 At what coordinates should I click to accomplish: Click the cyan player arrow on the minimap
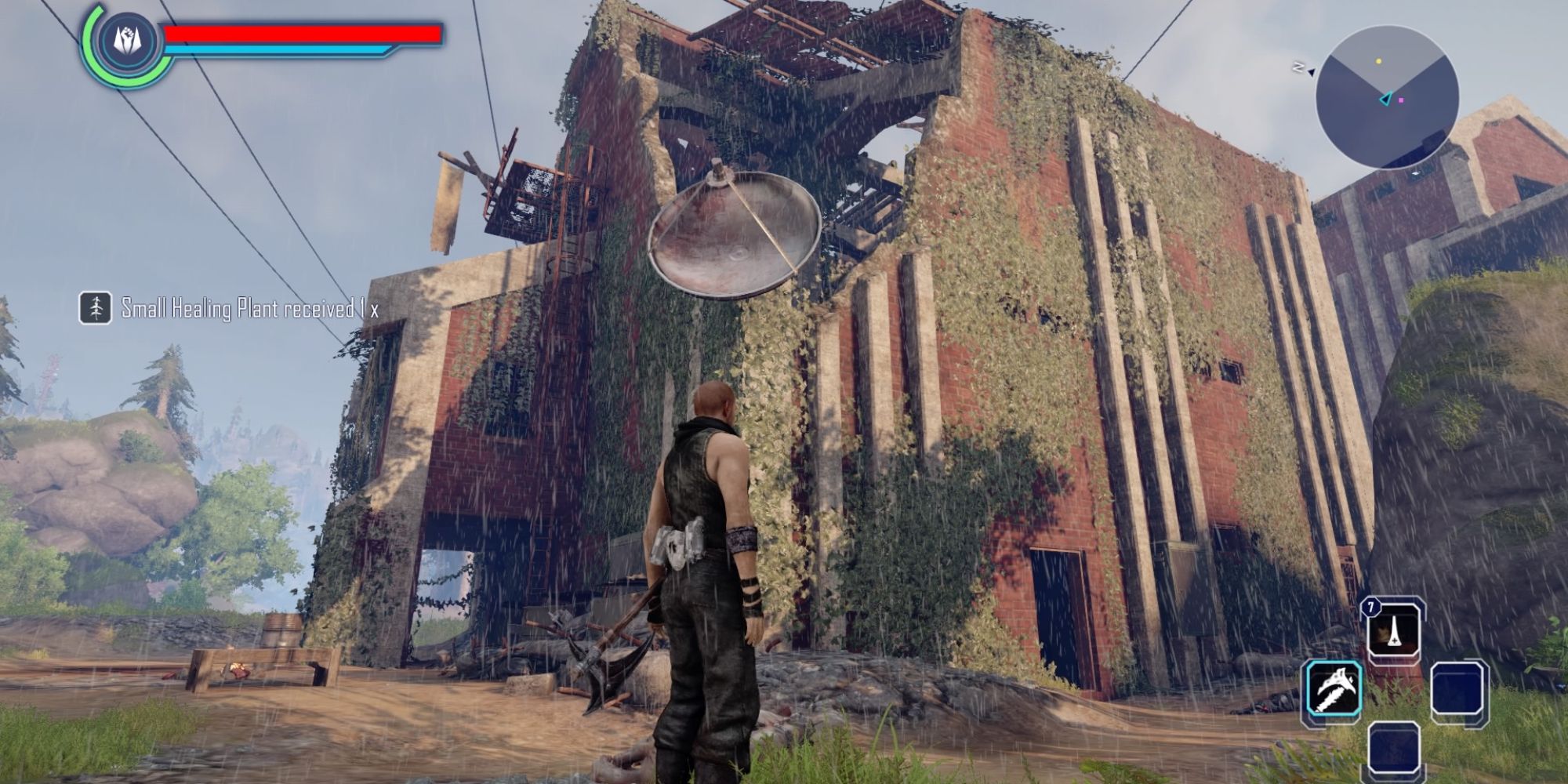1386,98
